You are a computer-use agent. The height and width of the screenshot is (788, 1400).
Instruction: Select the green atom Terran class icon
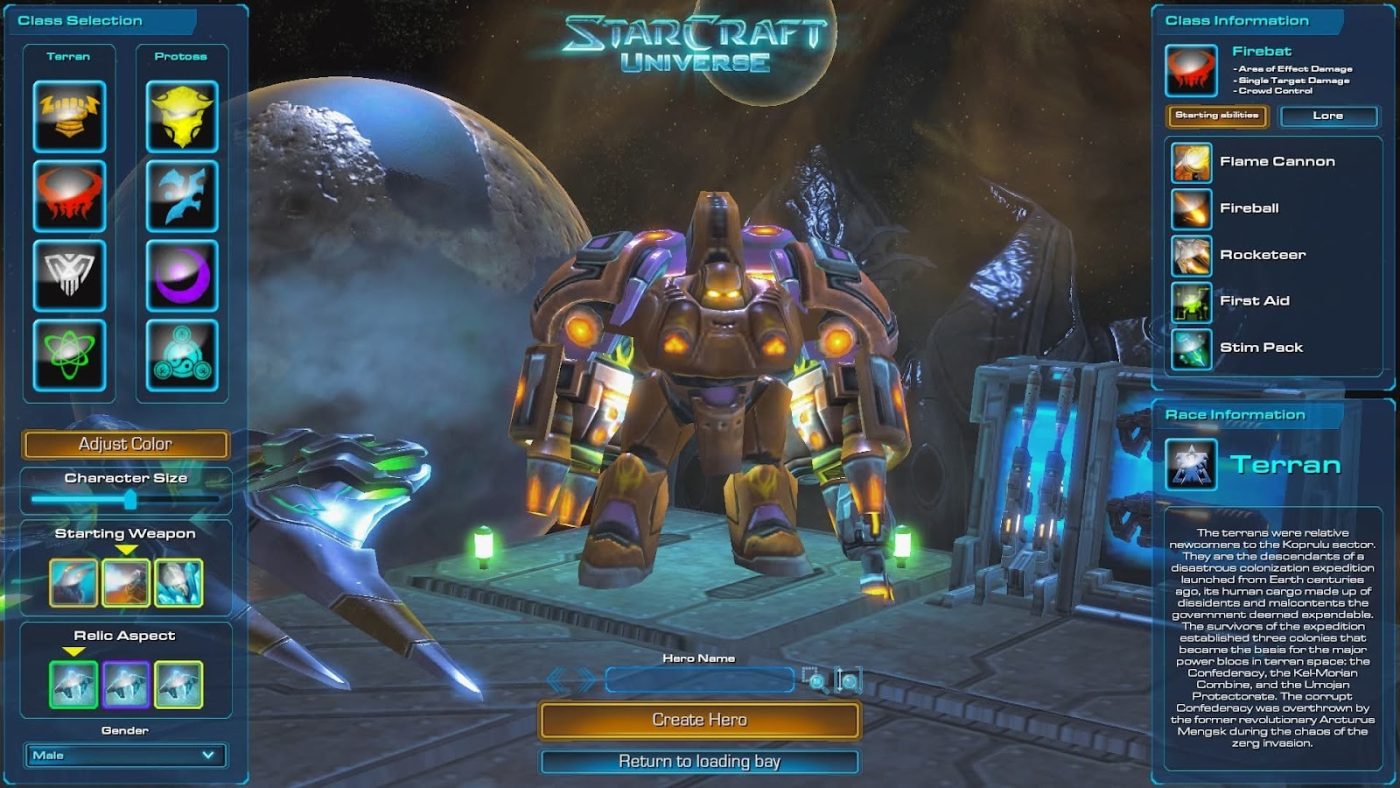(x=70, y=357)
